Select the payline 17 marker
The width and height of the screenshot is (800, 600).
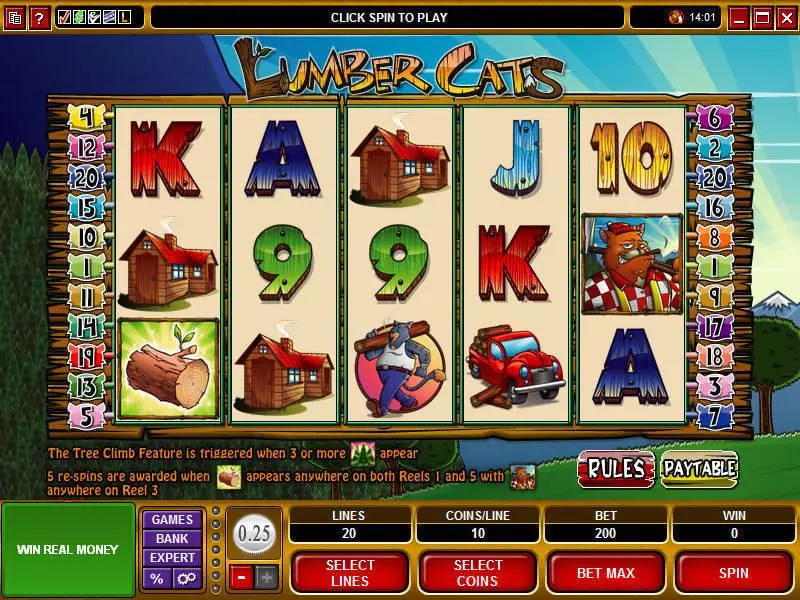714,326
